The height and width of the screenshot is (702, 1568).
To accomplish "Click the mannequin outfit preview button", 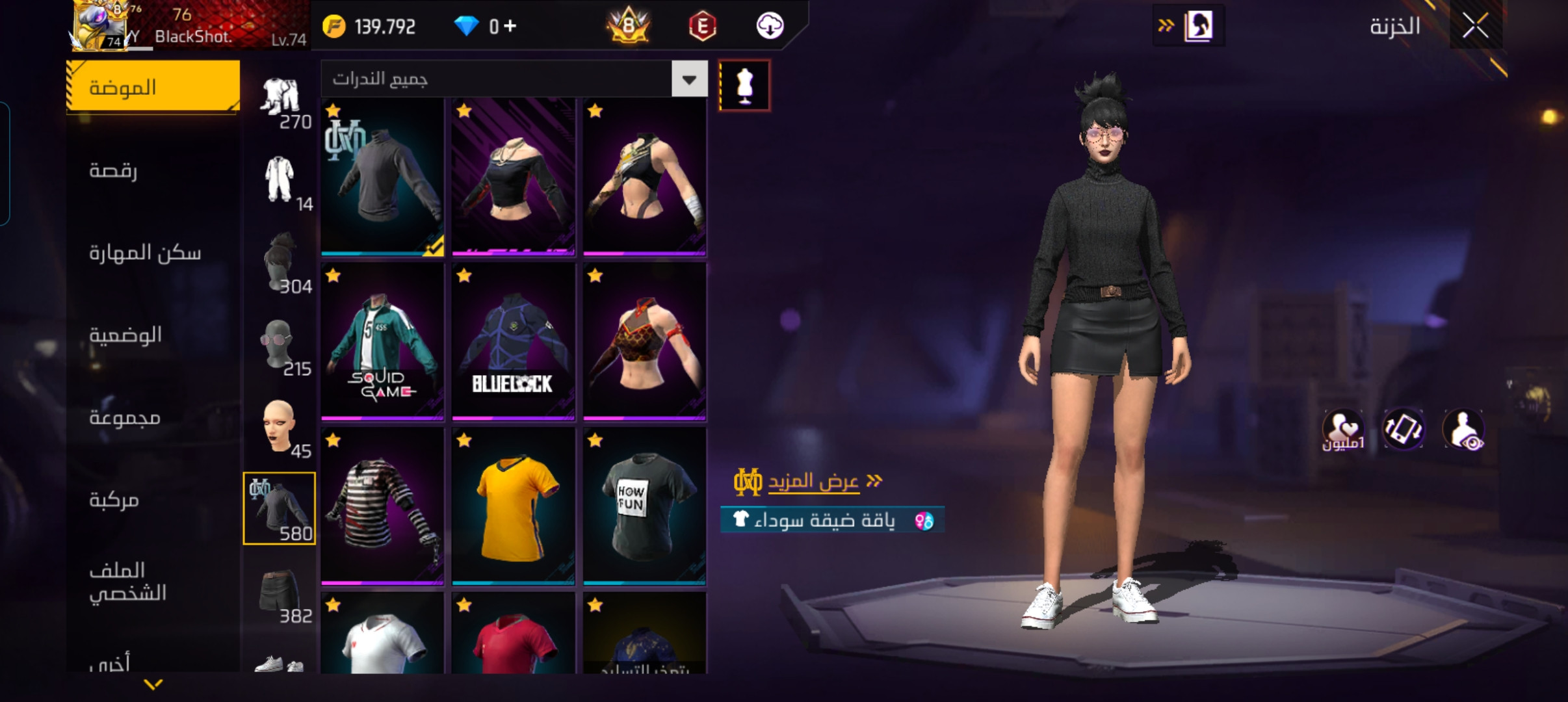I will [x=744, y=86].
